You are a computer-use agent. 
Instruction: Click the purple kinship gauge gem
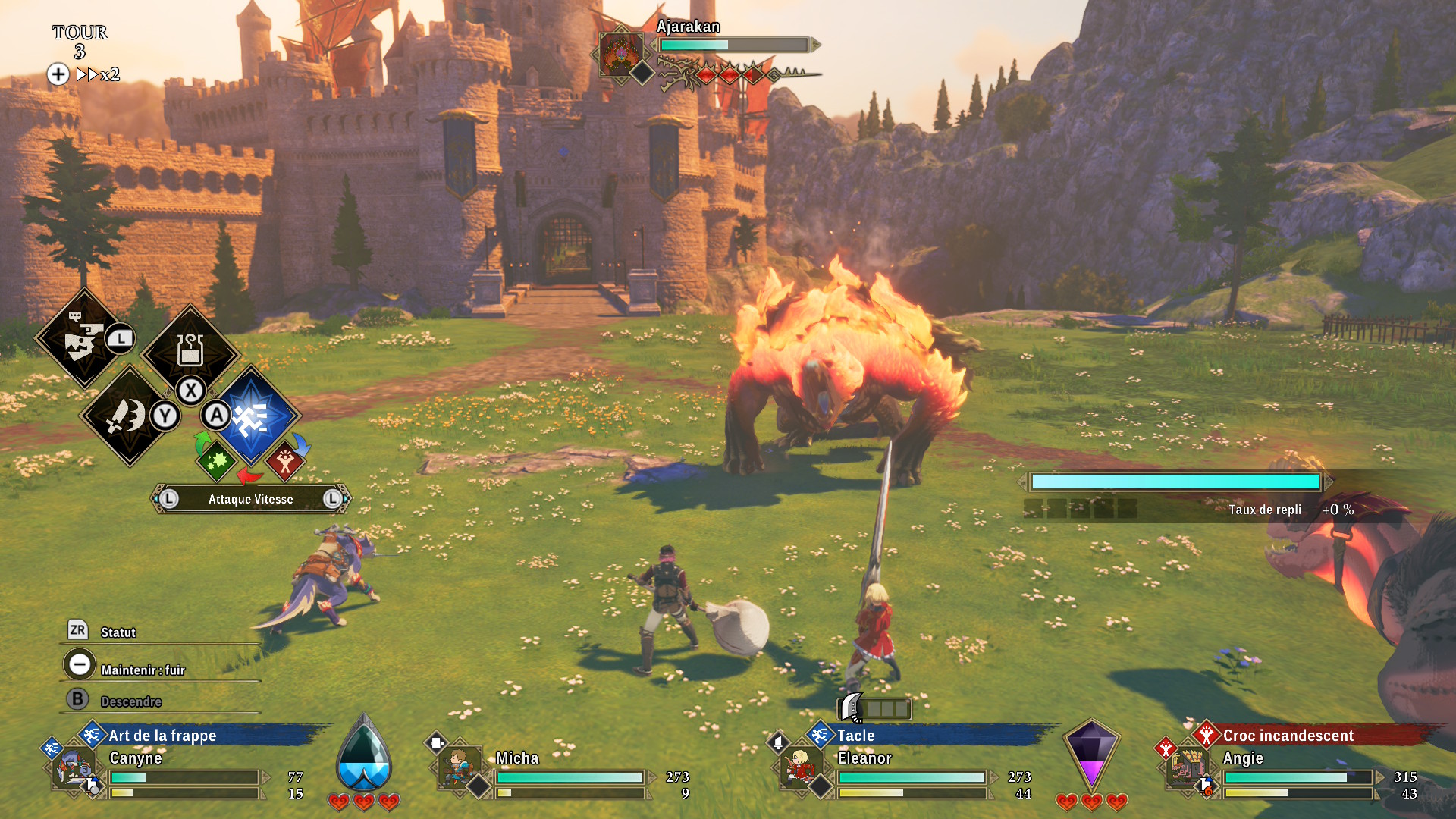click(x=1091, y=755)
